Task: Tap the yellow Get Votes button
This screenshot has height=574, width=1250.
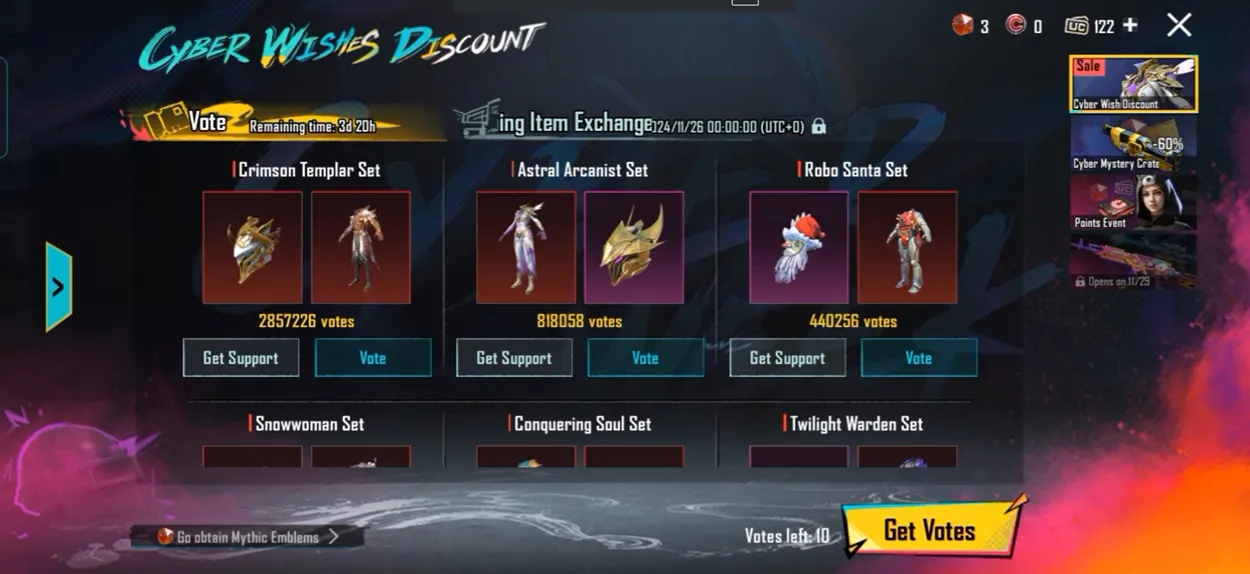Action: point(930,530)
